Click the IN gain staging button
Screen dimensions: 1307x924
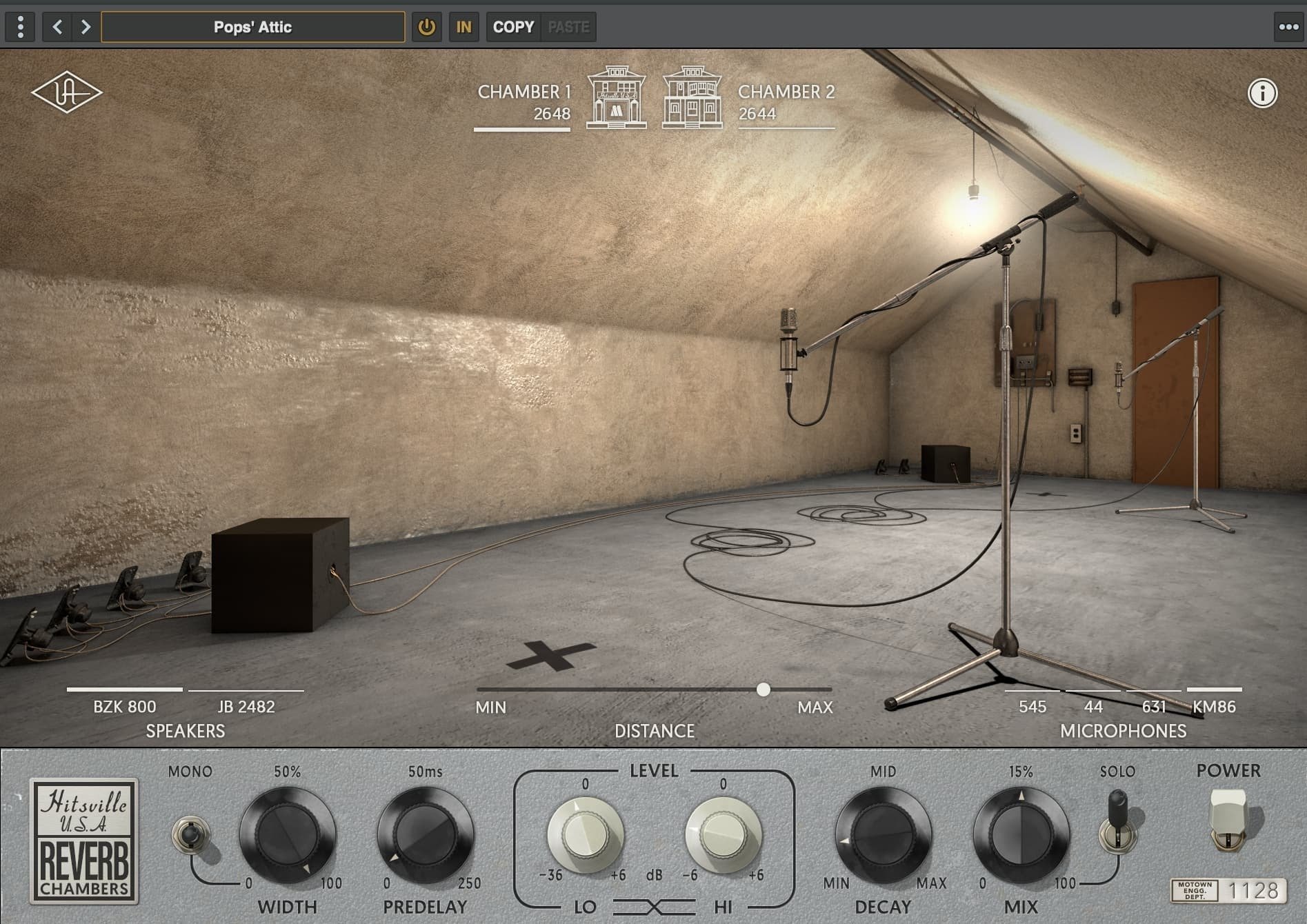(463, 27)
